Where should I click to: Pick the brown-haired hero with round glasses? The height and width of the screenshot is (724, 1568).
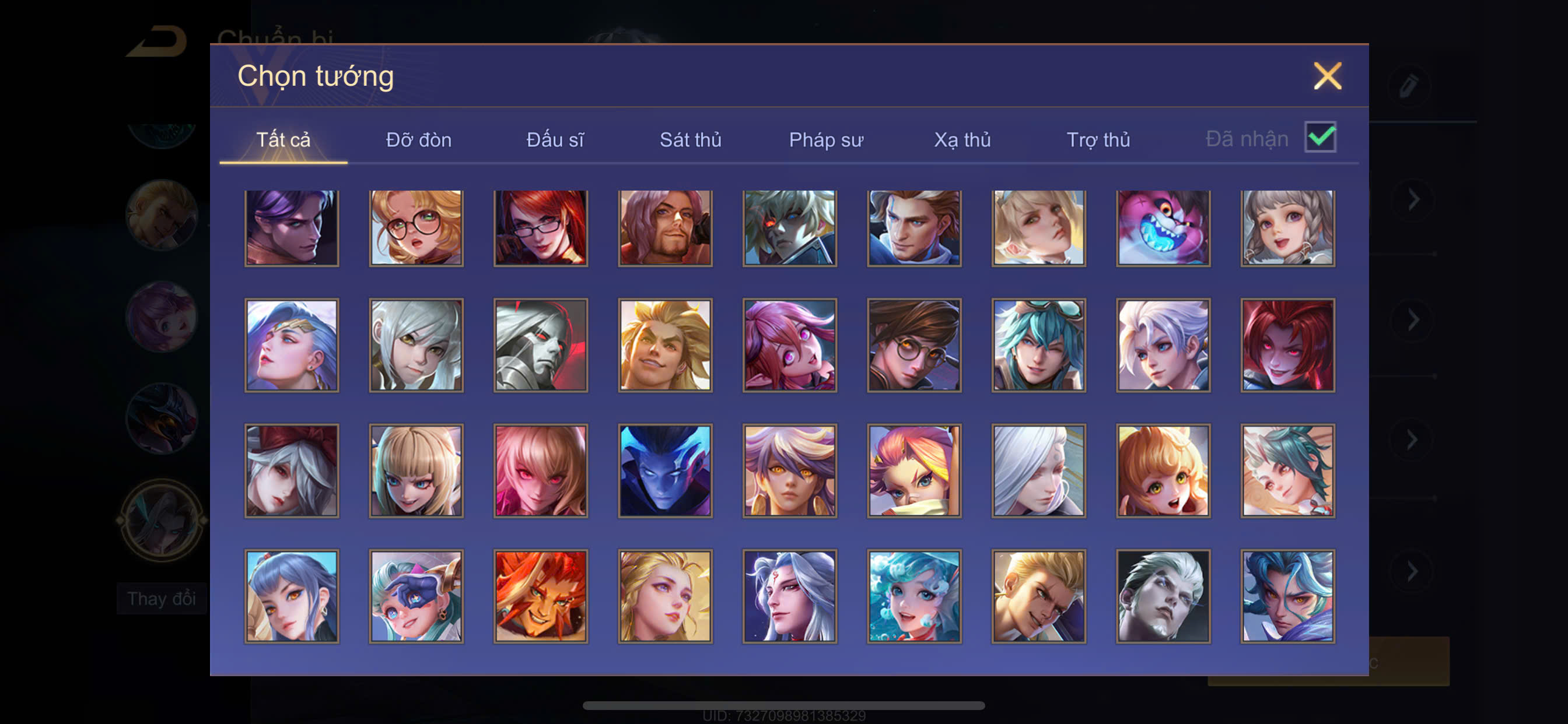click(914, 345)
